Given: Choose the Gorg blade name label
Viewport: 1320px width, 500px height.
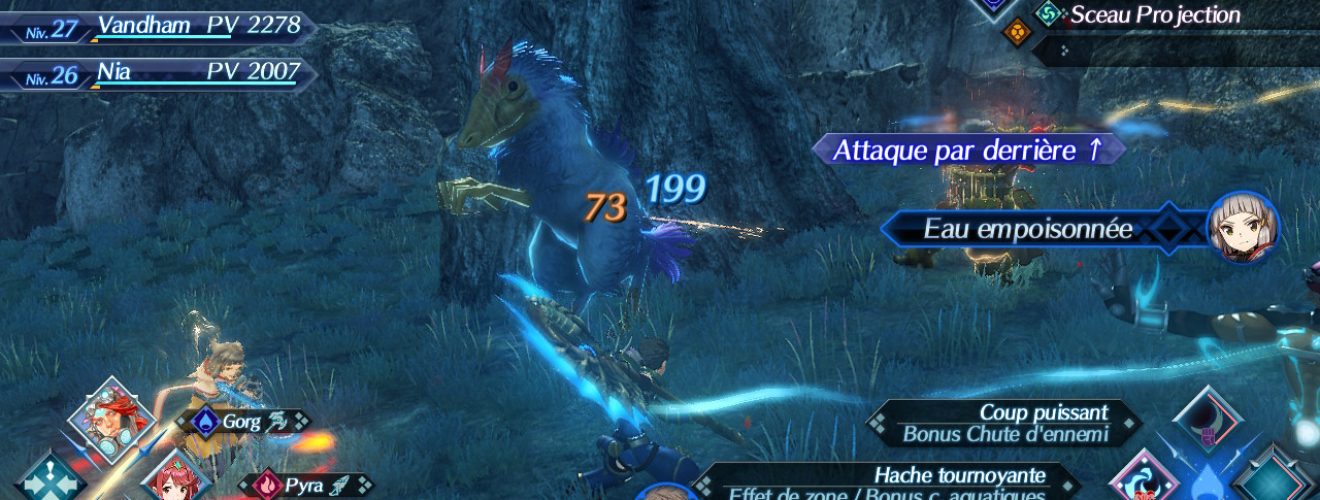Looking at the screenshot, I should click(x=242, y=422).
